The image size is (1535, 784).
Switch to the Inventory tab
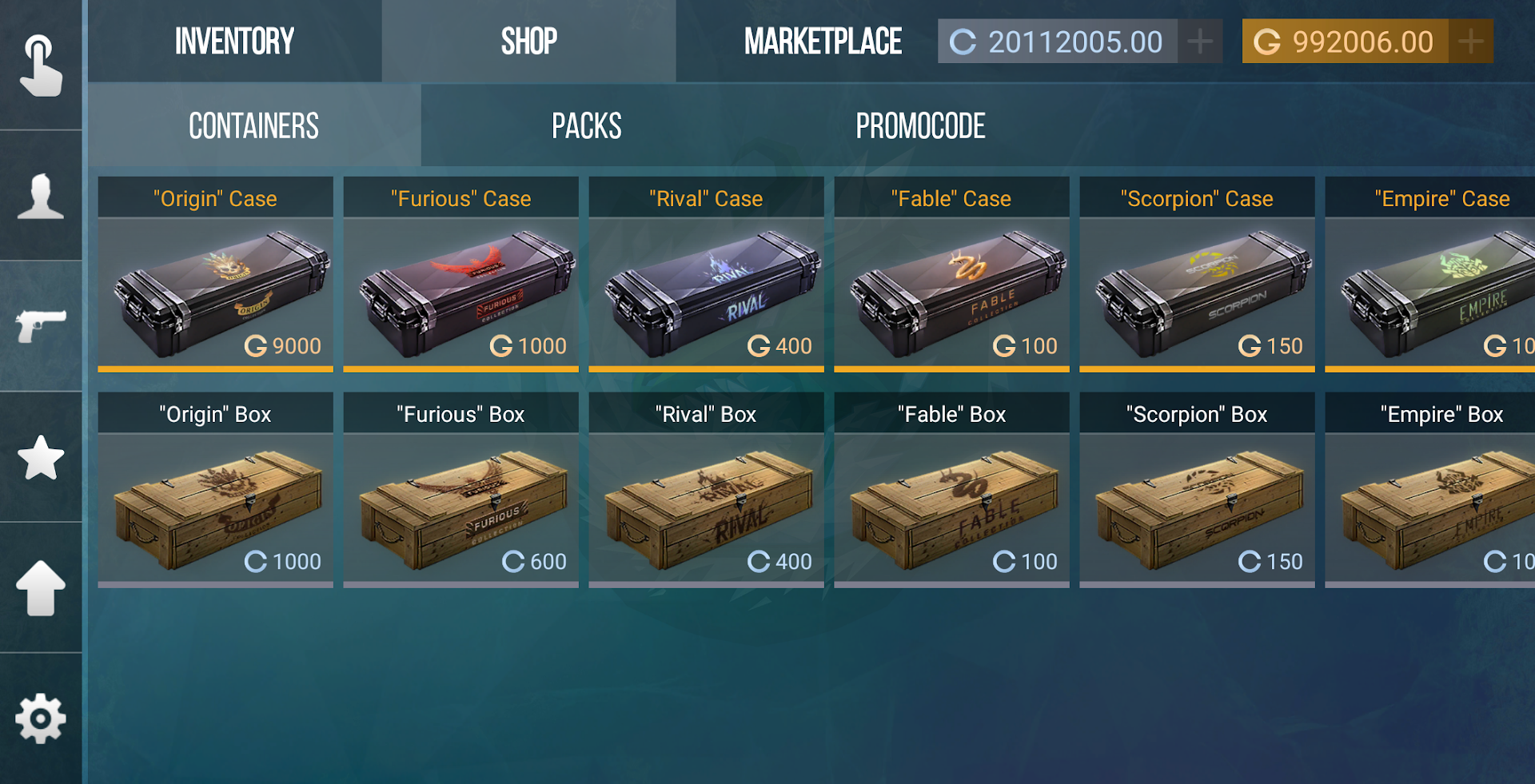(x=235, y=41)
